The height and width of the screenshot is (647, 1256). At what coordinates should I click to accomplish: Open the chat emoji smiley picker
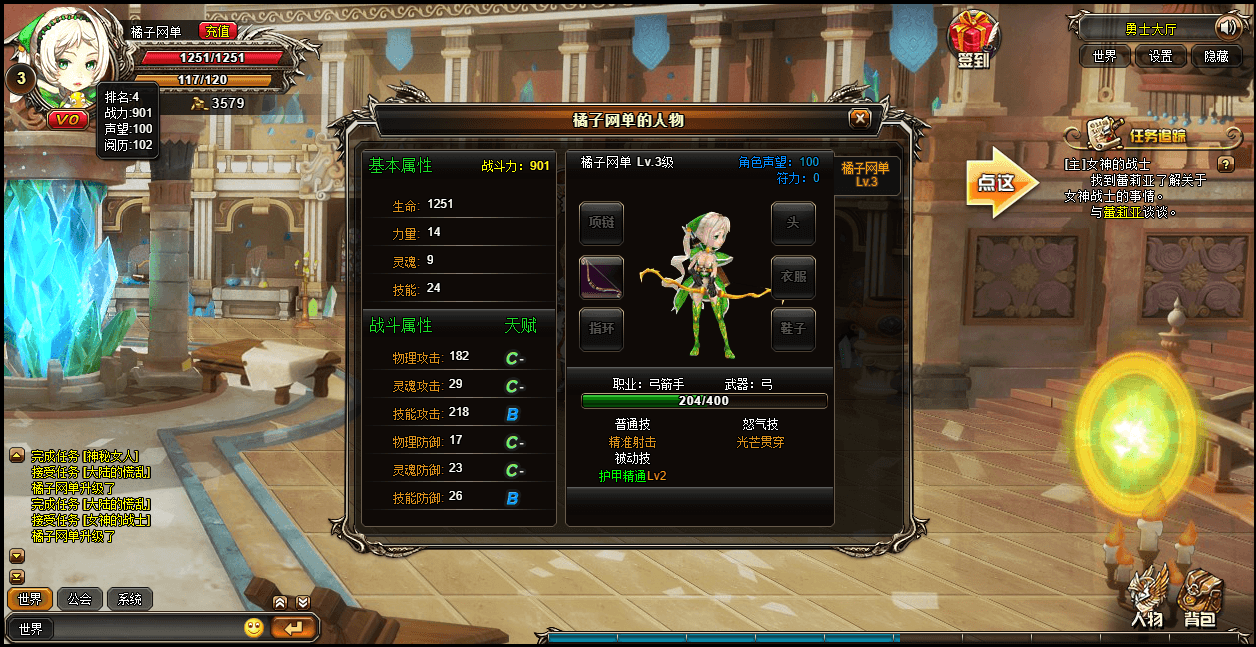coord(254,628)
